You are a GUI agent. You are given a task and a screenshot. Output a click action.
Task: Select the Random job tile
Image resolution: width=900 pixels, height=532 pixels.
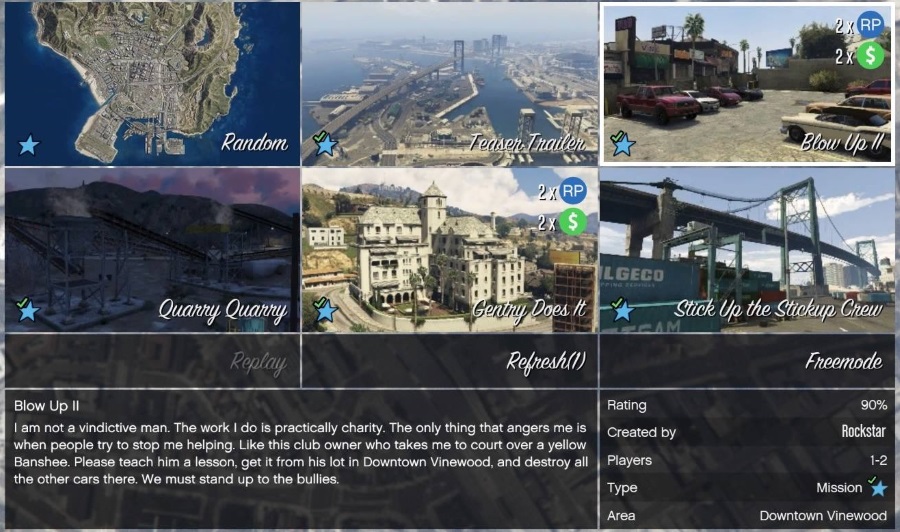pyautogui.click(x=152, y=84)
